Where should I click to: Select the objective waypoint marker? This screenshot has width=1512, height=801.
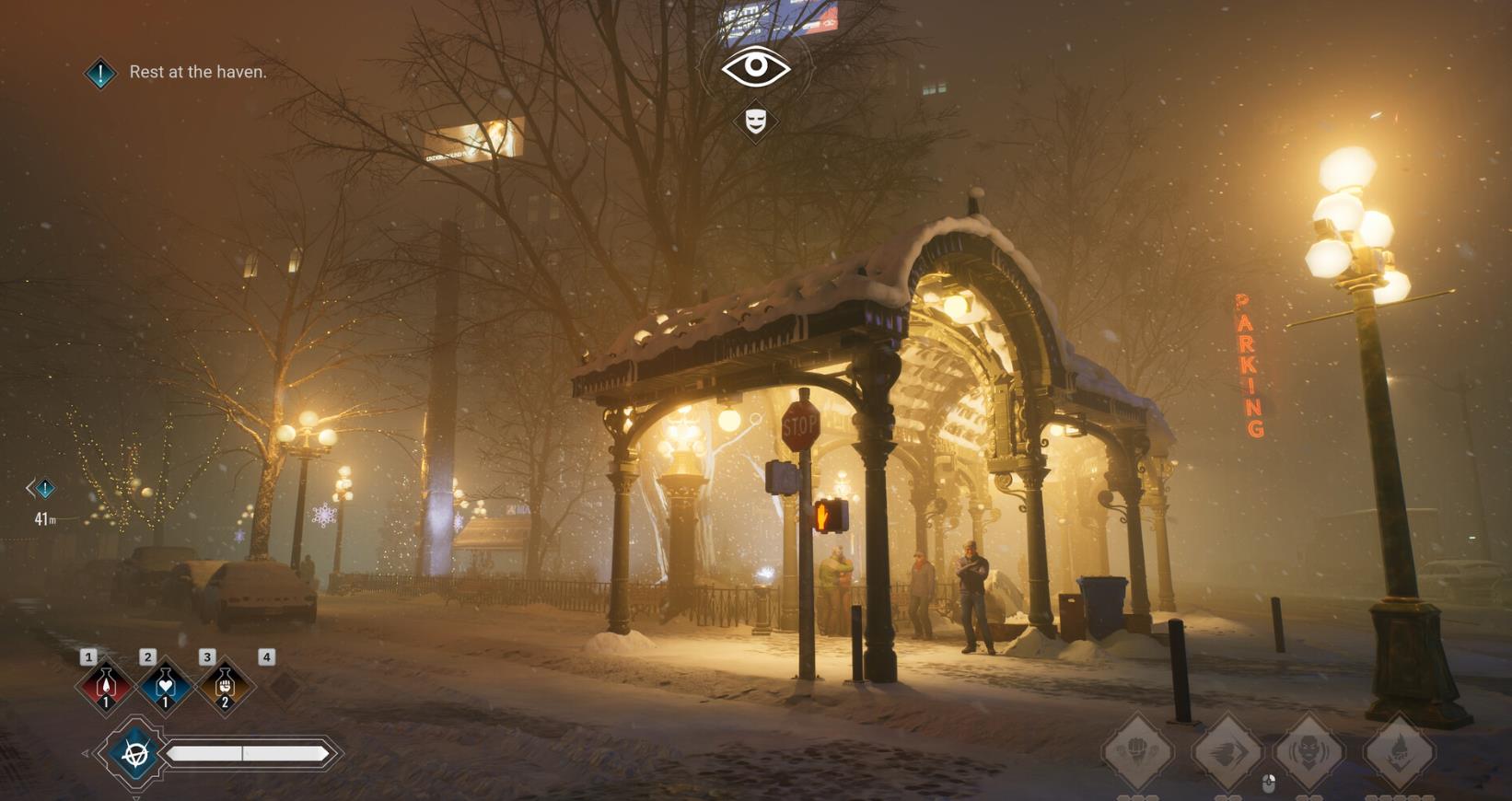coord(44,488)
